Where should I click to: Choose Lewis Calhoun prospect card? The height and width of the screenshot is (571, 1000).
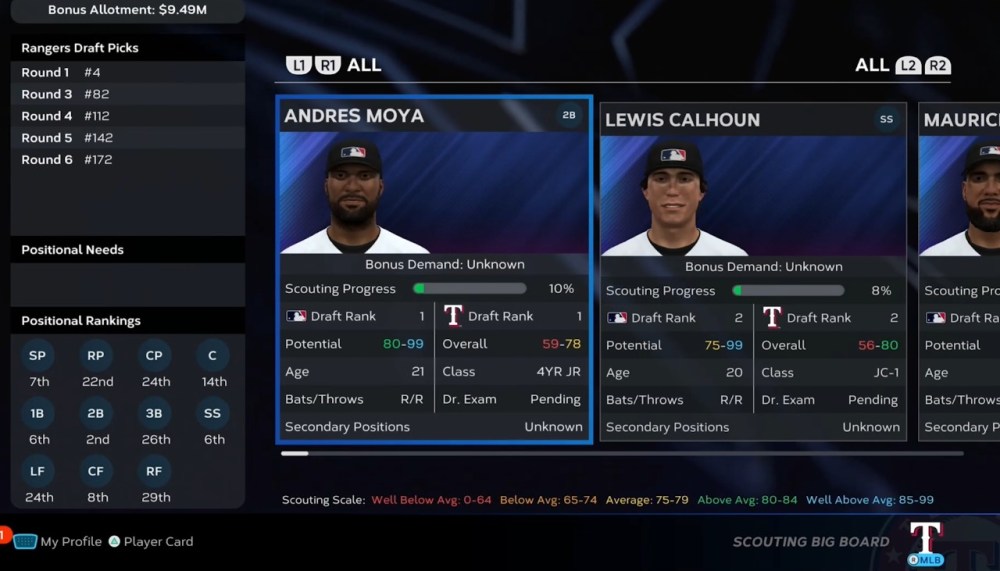coord(753,272)
